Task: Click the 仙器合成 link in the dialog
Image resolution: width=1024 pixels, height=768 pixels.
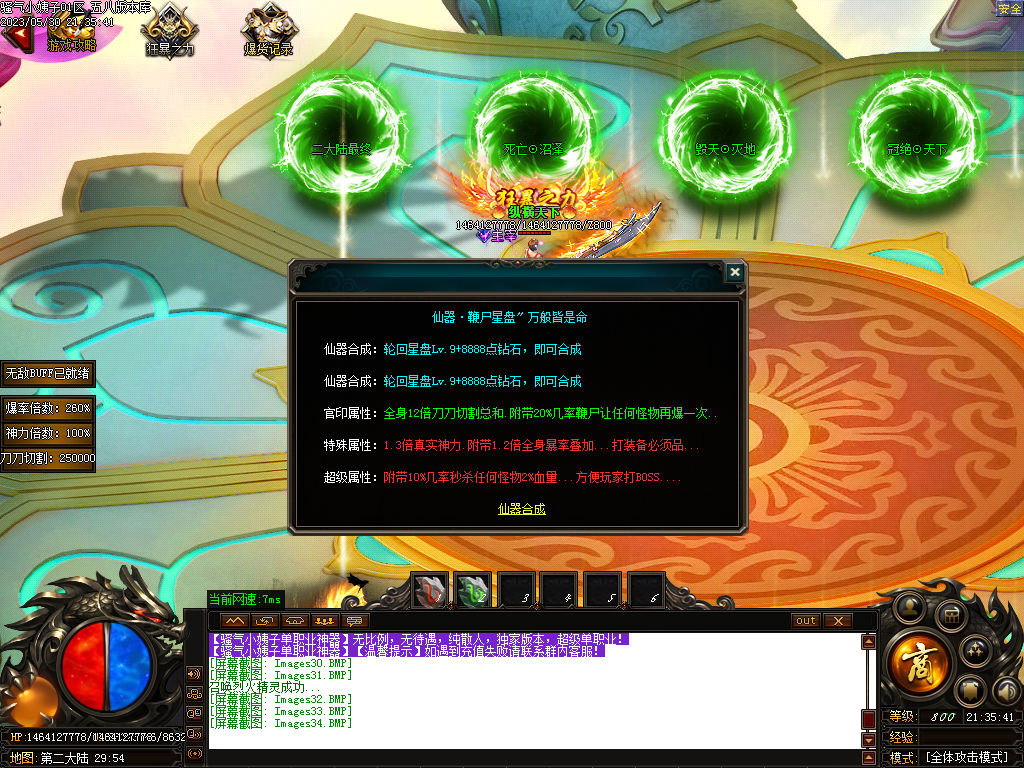Action: 522,509
